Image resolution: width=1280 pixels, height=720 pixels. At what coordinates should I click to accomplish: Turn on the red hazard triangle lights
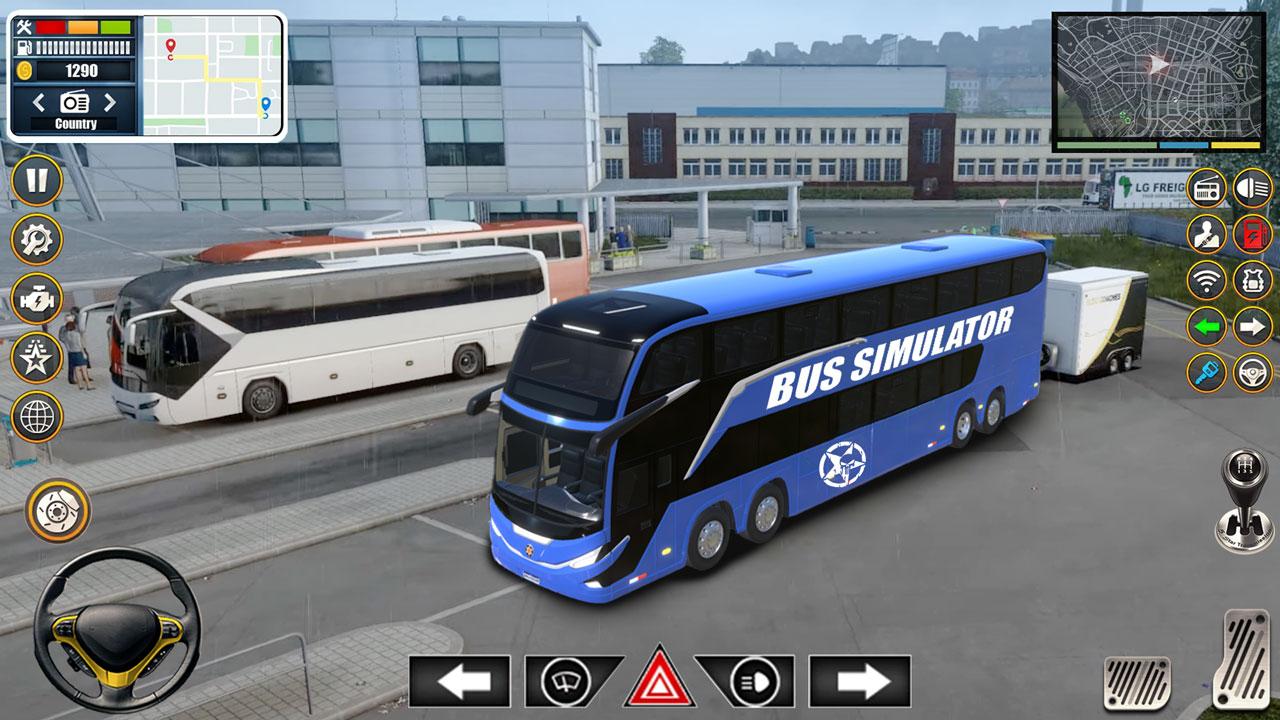(659, 680)
